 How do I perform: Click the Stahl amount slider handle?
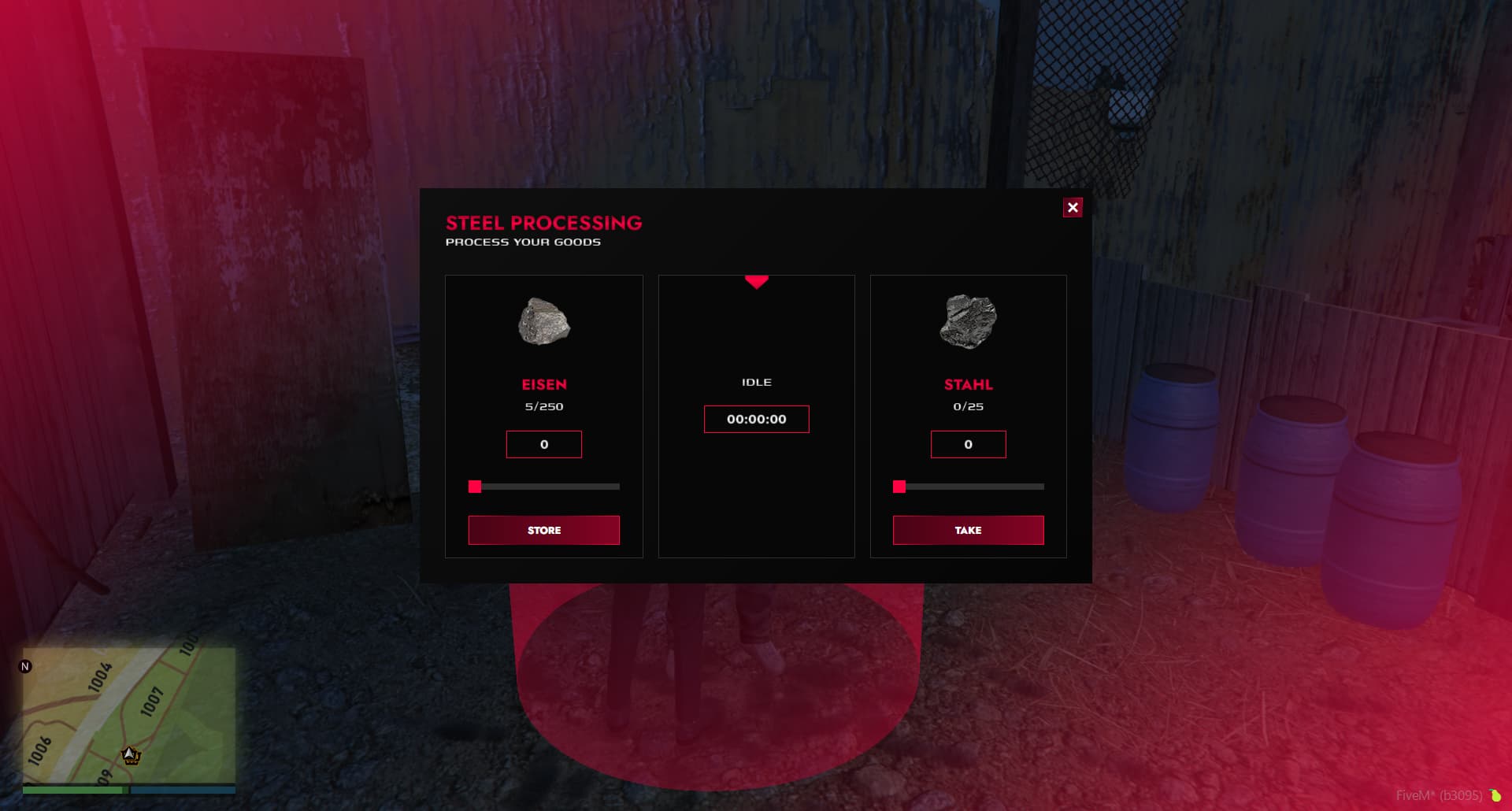899,487
